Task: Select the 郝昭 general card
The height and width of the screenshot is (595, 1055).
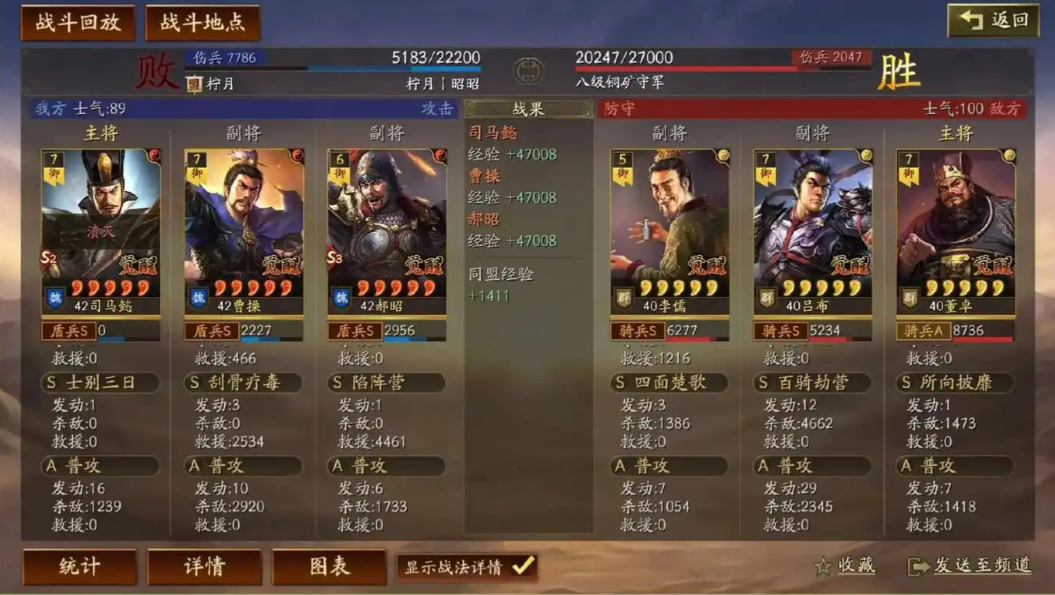Action: pyautogui.click(x=387, y=230)
